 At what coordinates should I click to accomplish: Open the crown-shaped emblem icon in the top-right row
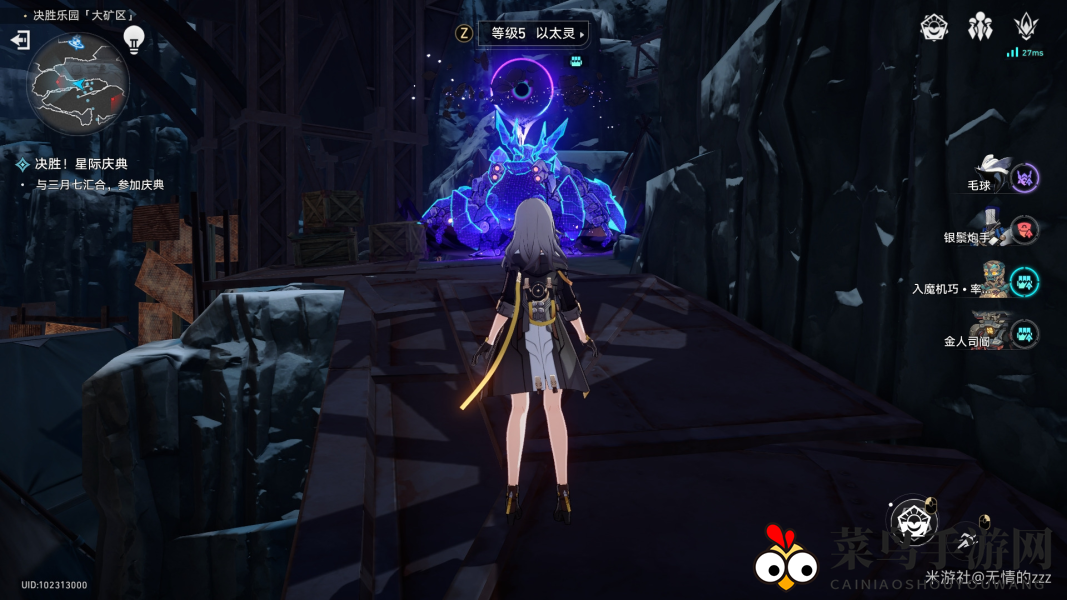[1026, 27]
